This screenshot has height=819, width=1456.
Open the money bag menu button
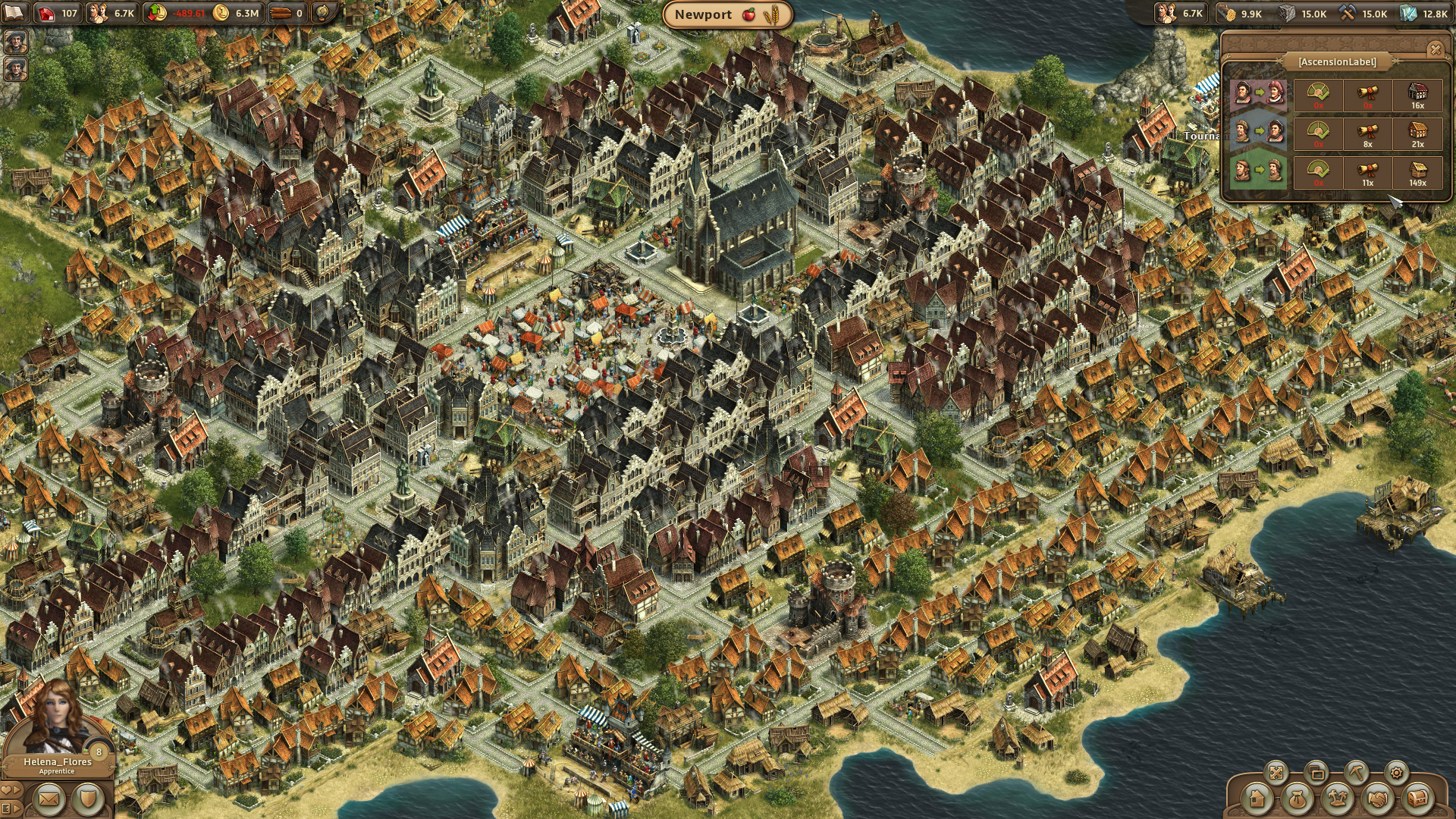(1297, 798)
